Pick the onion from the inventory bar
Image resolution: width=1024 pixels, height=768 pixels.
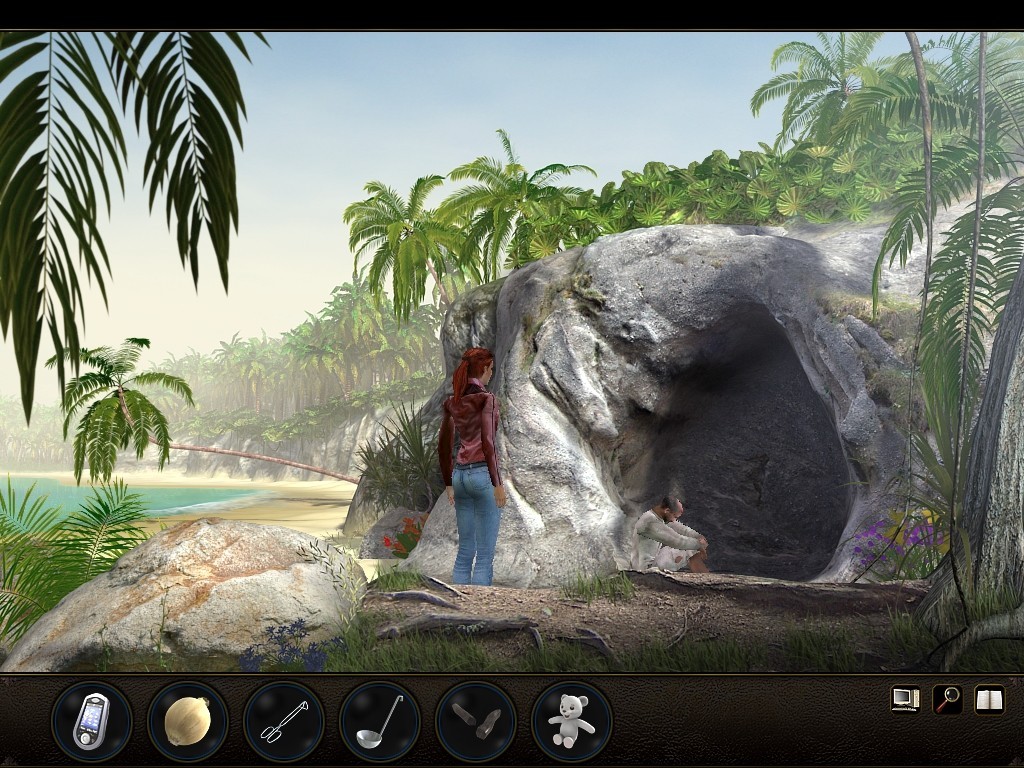click(187, 721)
